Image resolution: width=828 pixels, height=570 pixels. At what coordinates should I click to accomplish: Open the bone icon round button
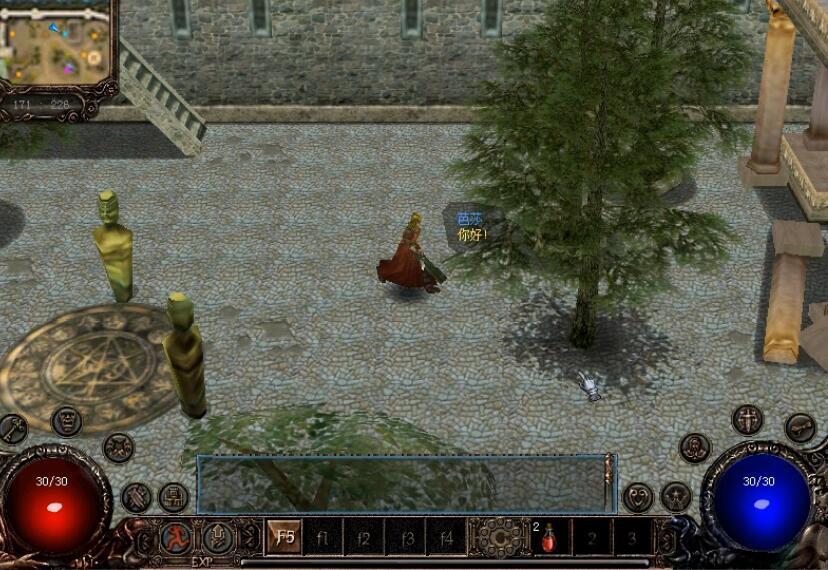pos(799,428)
